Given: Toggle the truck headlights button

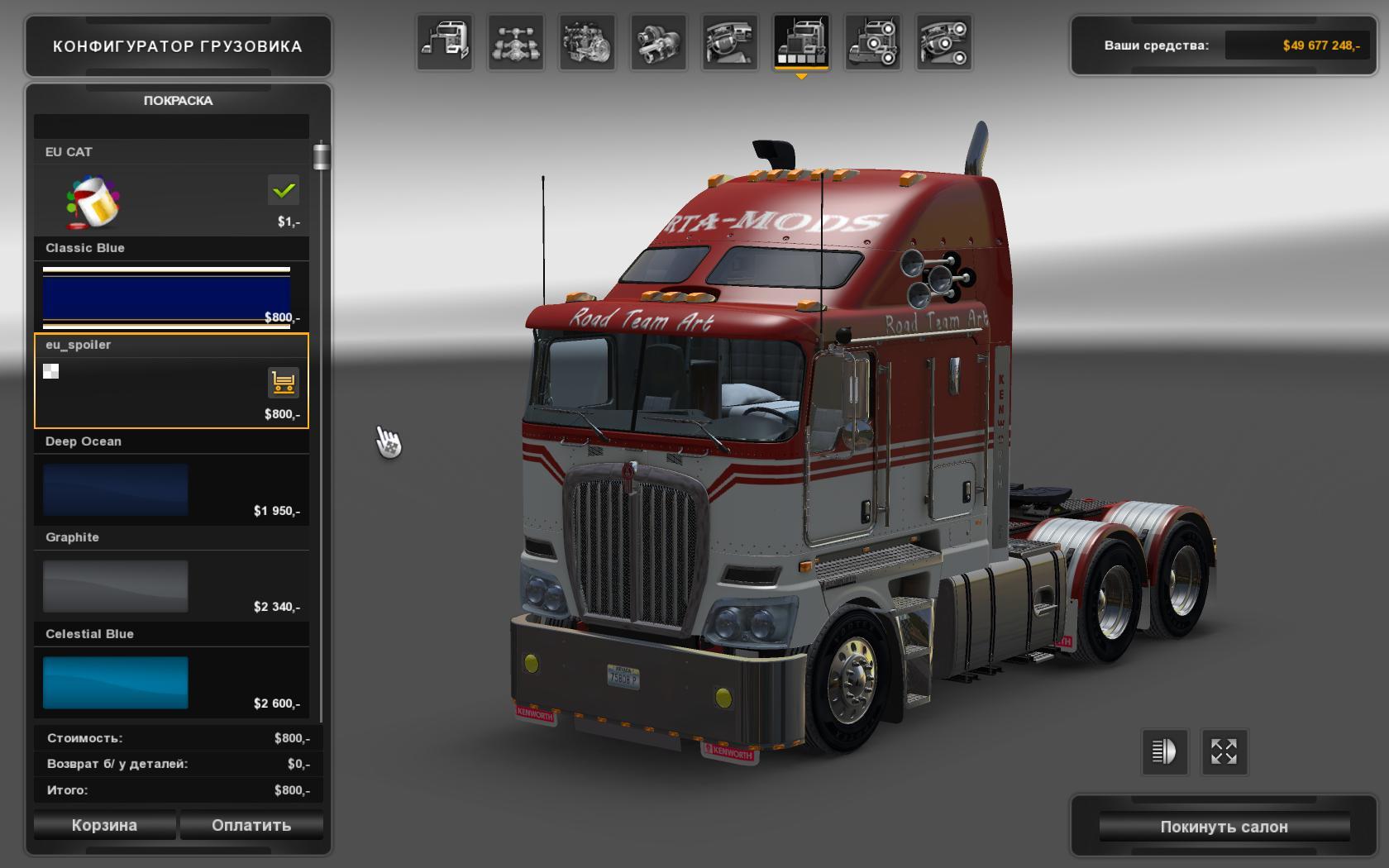Looking at the screenshot, I should [x=1164, y=751].
